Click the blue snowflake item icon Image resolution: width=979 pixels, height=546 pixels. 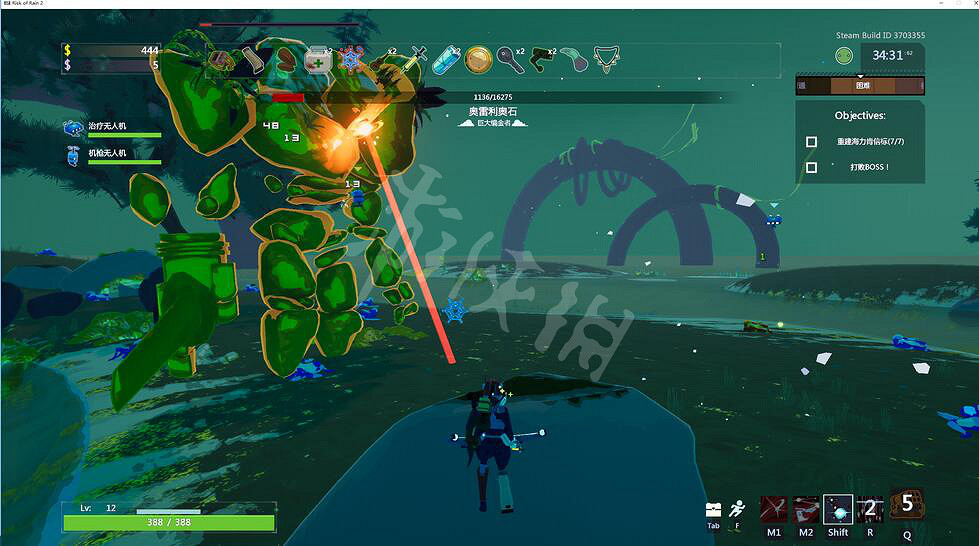351,59
